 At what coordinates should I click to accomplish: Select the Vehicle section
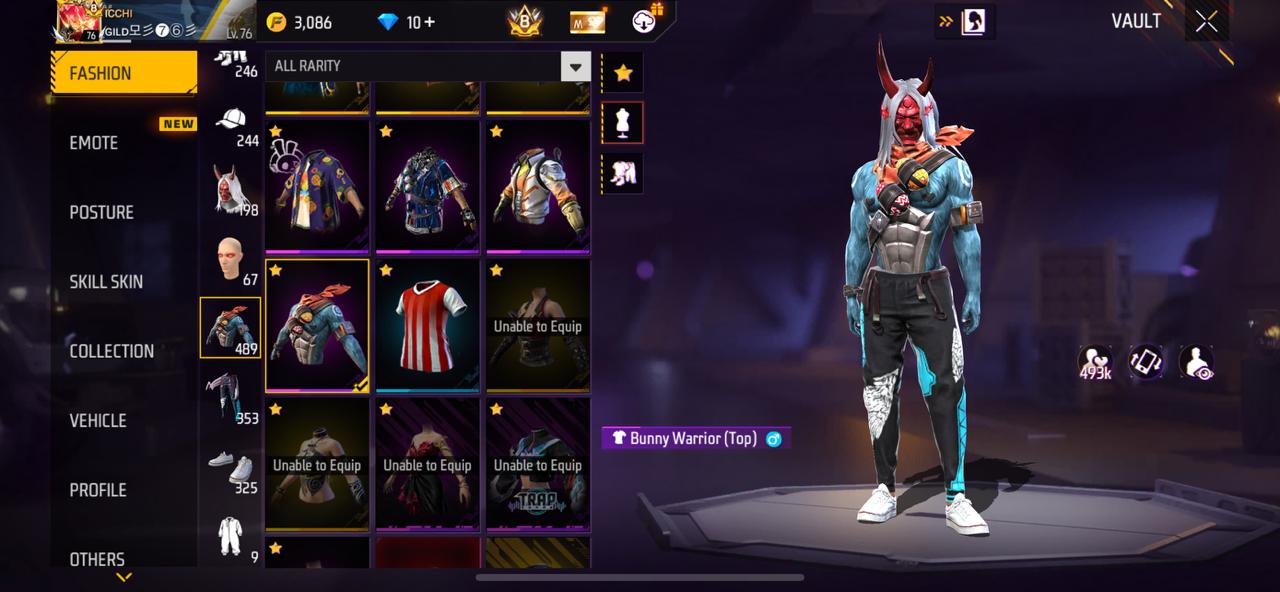point(98,421)
